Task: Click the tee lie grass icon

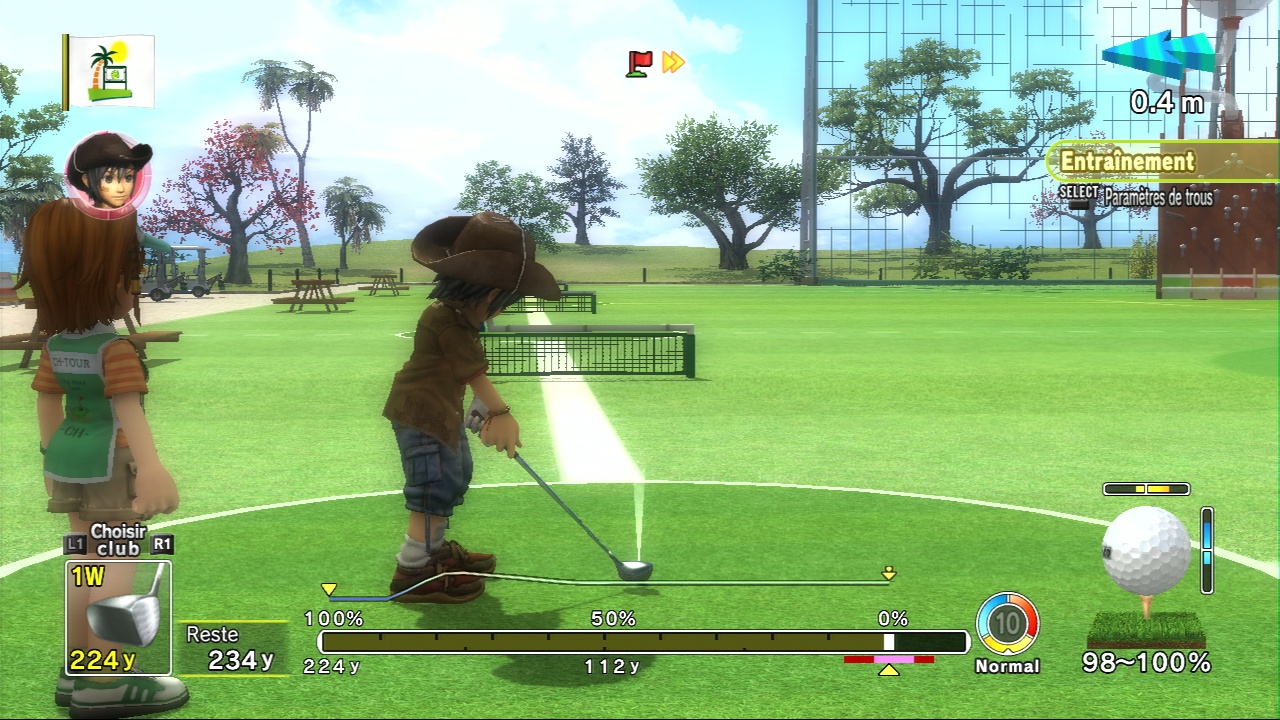Action: tap(1146, 628)
